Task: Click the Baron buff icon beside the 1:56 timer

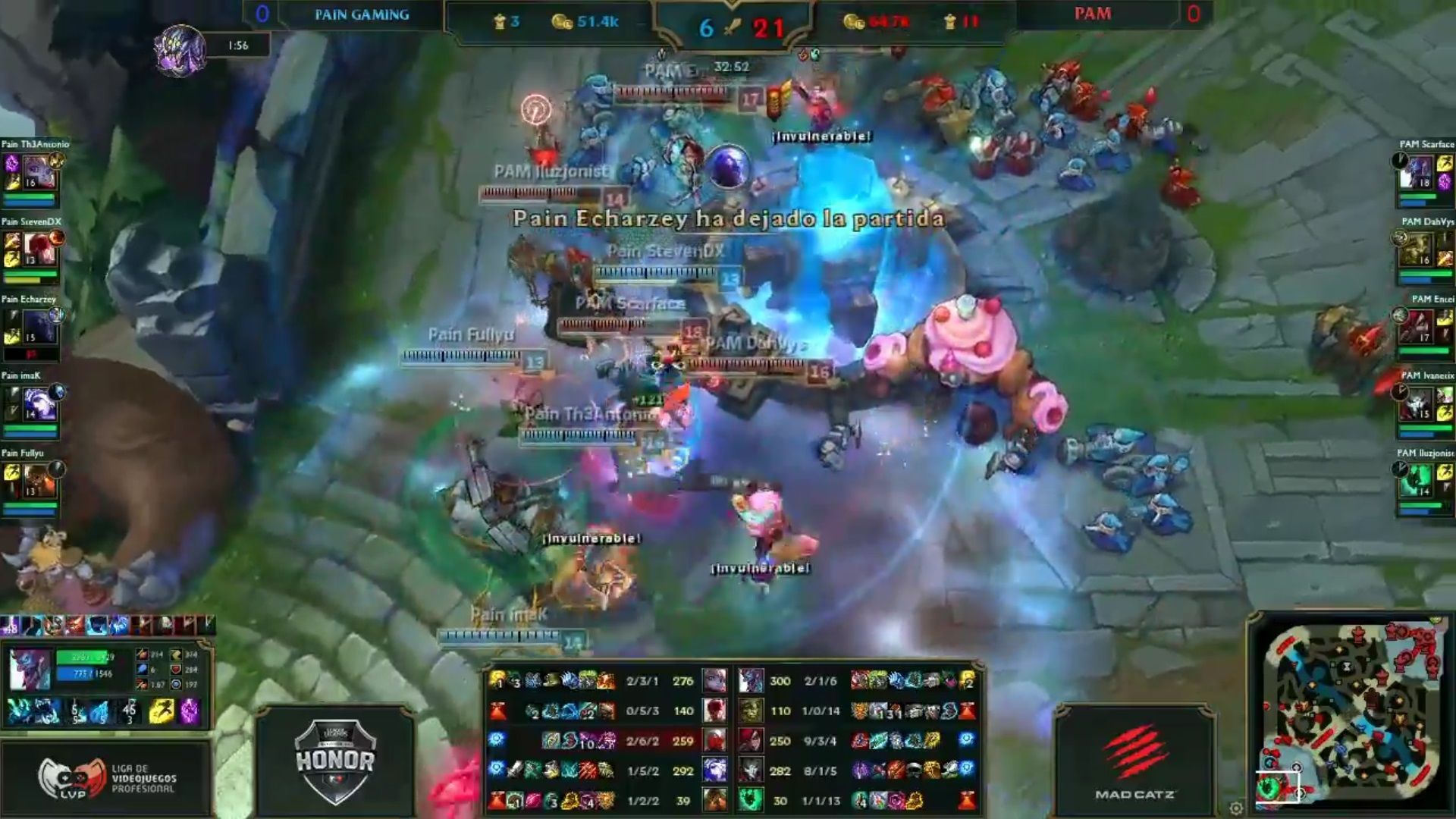Action: click(180, 50)
